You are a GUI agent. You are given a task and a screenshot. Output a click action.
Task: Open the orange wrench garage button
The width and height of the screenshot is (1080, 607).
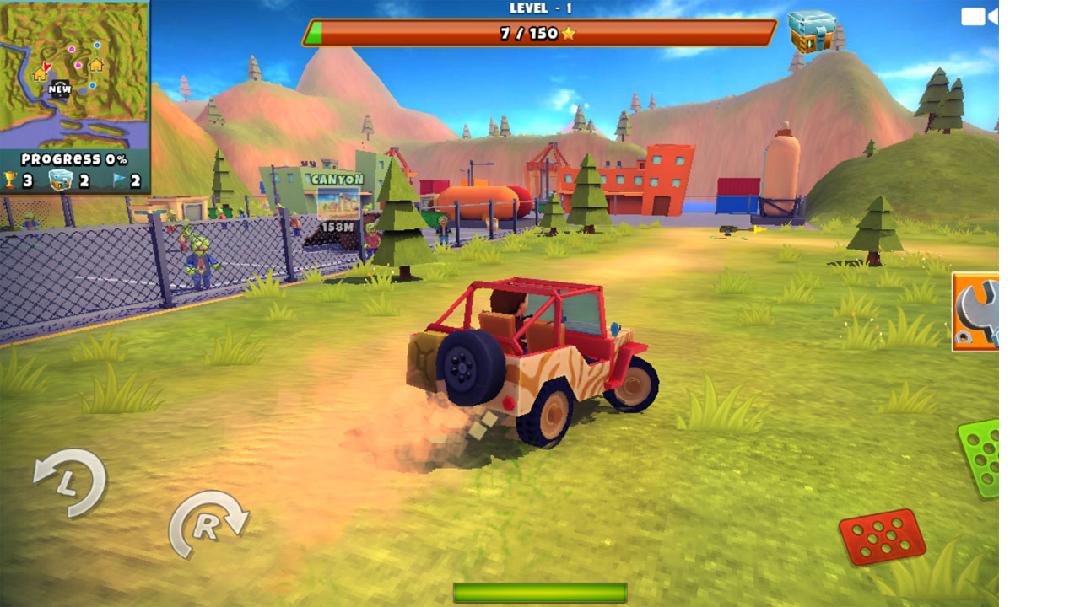point(975,311)
